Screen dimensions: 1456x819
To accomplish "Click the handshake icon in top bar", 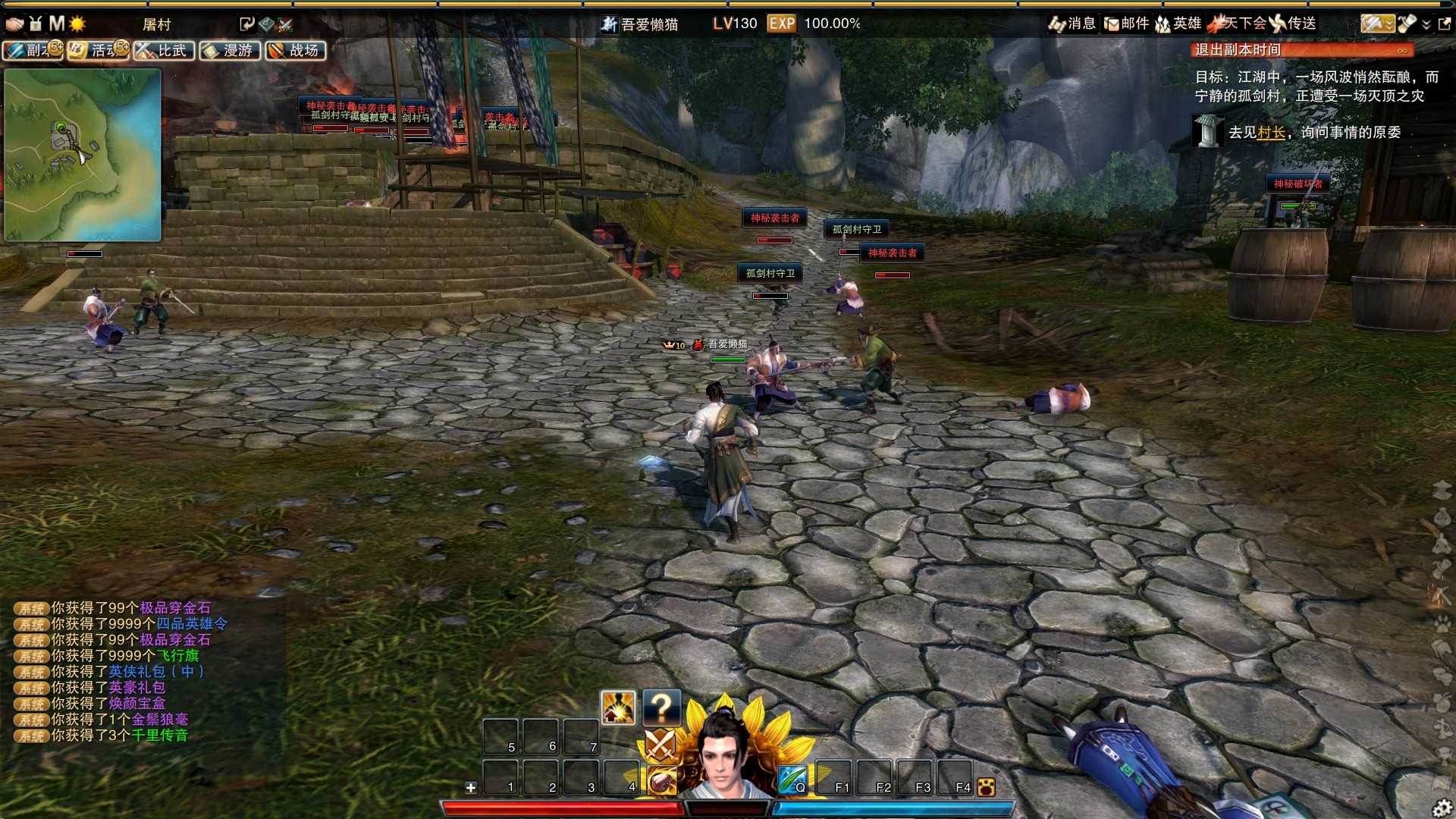I will pos(14,24).
